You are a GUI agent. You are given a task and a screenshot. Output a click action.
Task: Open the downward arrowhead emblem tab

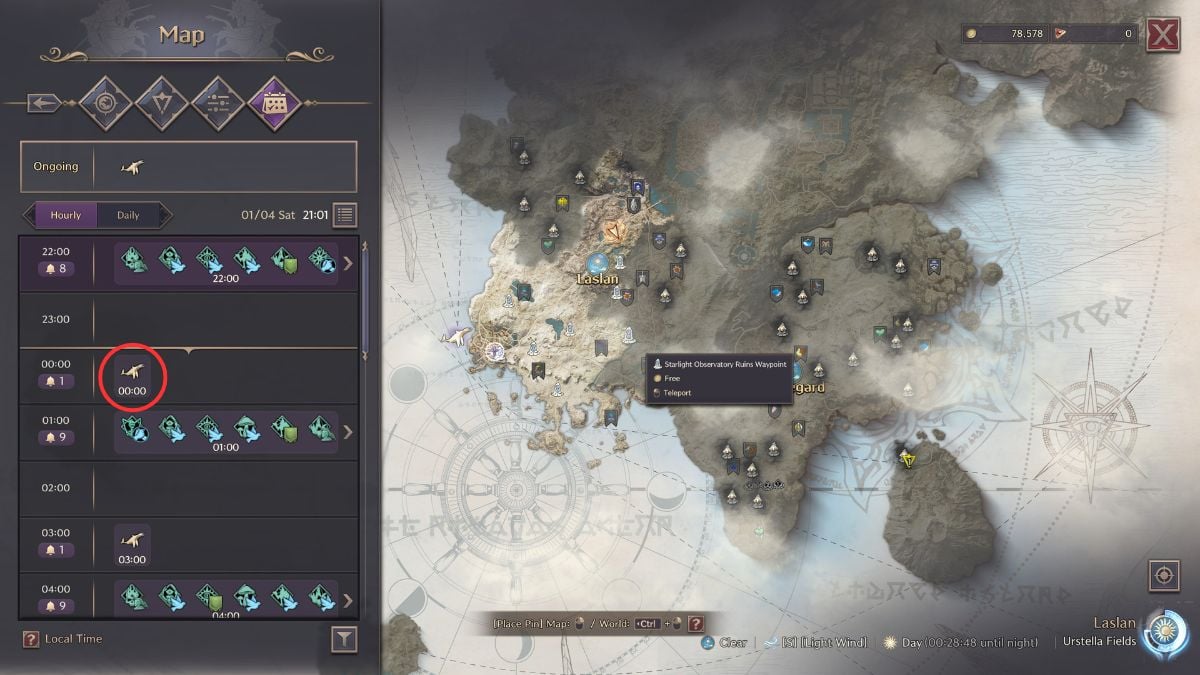(x=161, y=102)
